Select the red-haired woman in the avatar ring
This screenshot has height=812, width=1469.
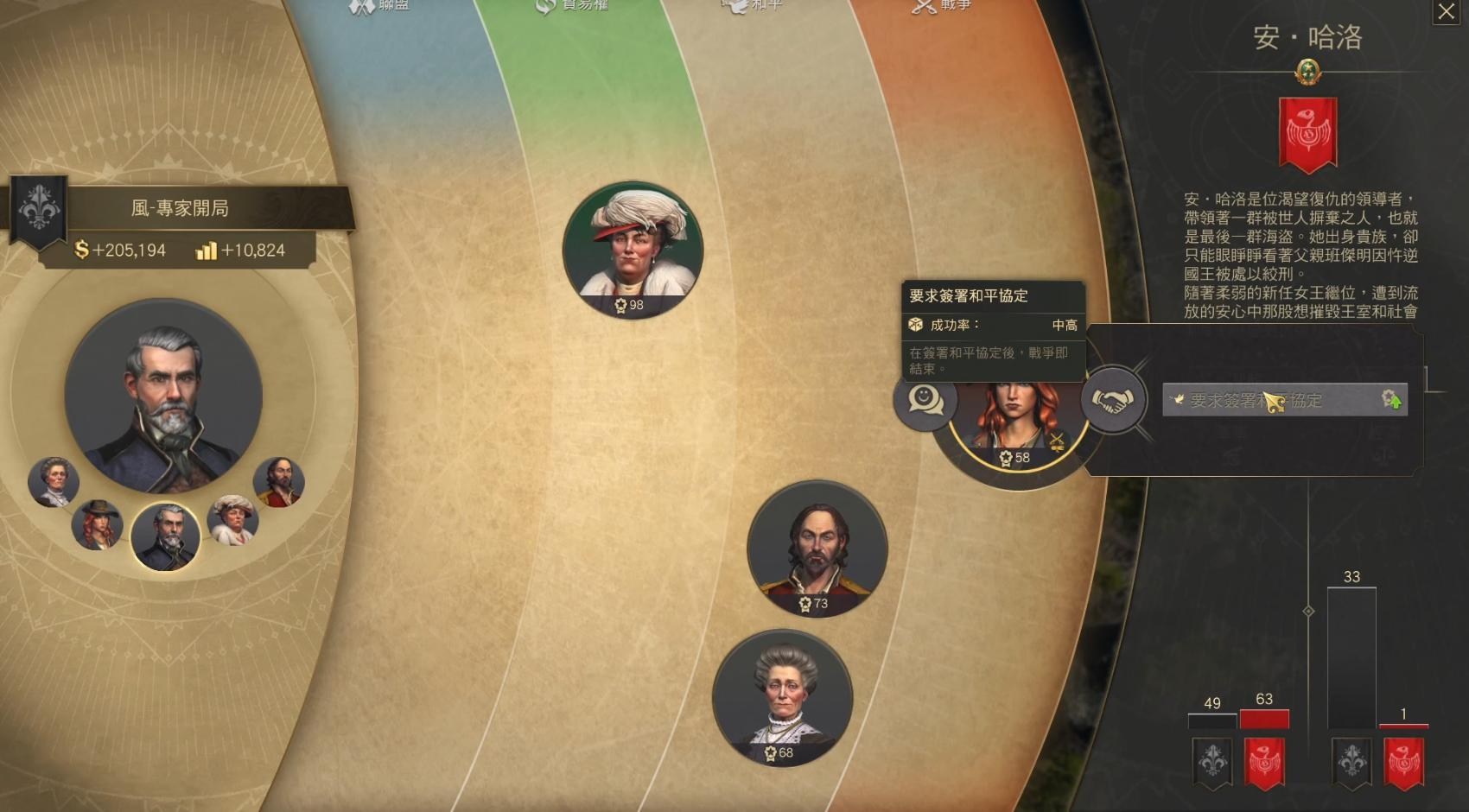95,527
